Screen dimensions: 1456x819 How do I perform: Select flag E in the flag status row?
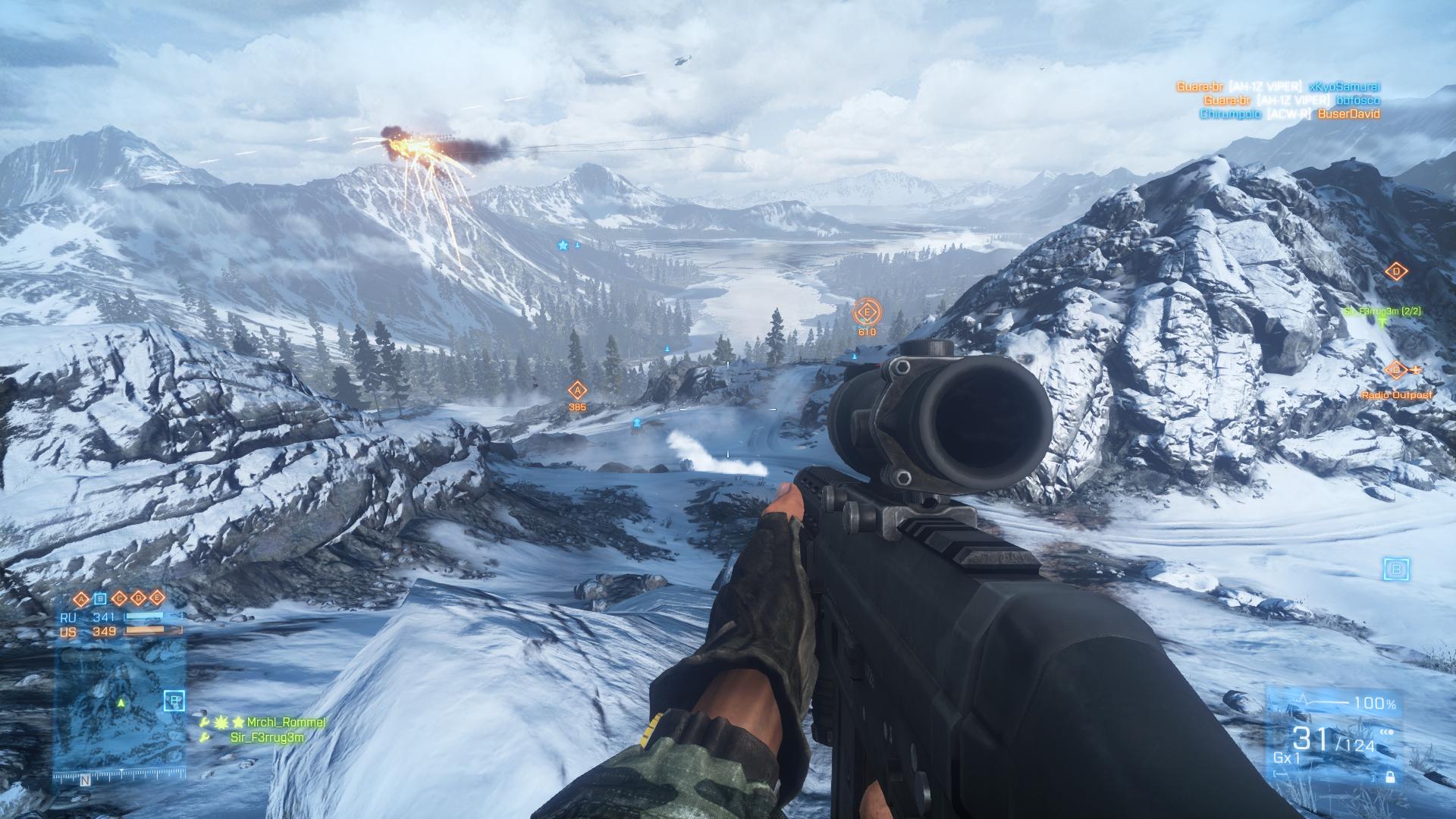click(x=157, y=598)
